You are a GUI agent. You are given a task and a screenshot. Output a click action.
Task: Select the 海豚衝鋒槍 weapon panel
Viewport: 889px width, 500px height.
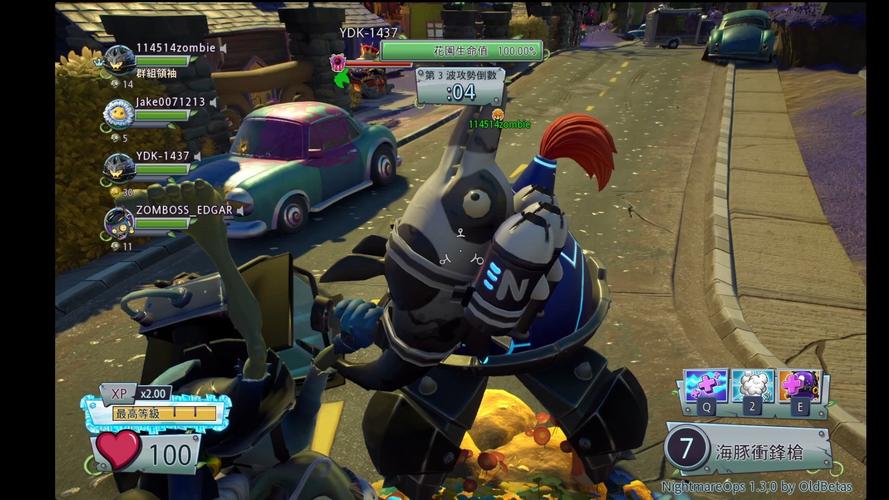[750, 450]
